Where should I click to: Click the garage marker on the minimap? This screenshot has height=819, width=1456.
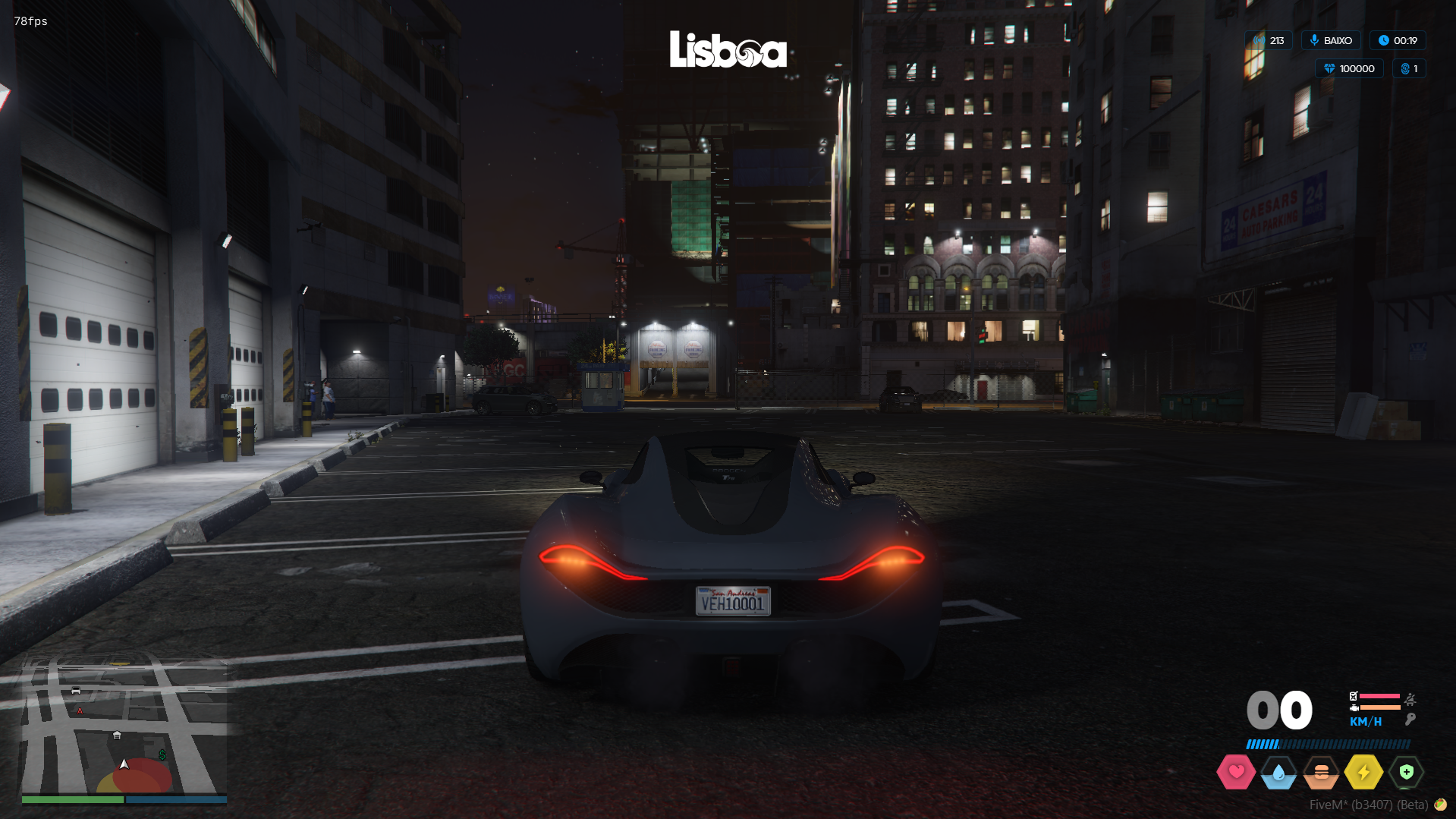pos(117,735)
